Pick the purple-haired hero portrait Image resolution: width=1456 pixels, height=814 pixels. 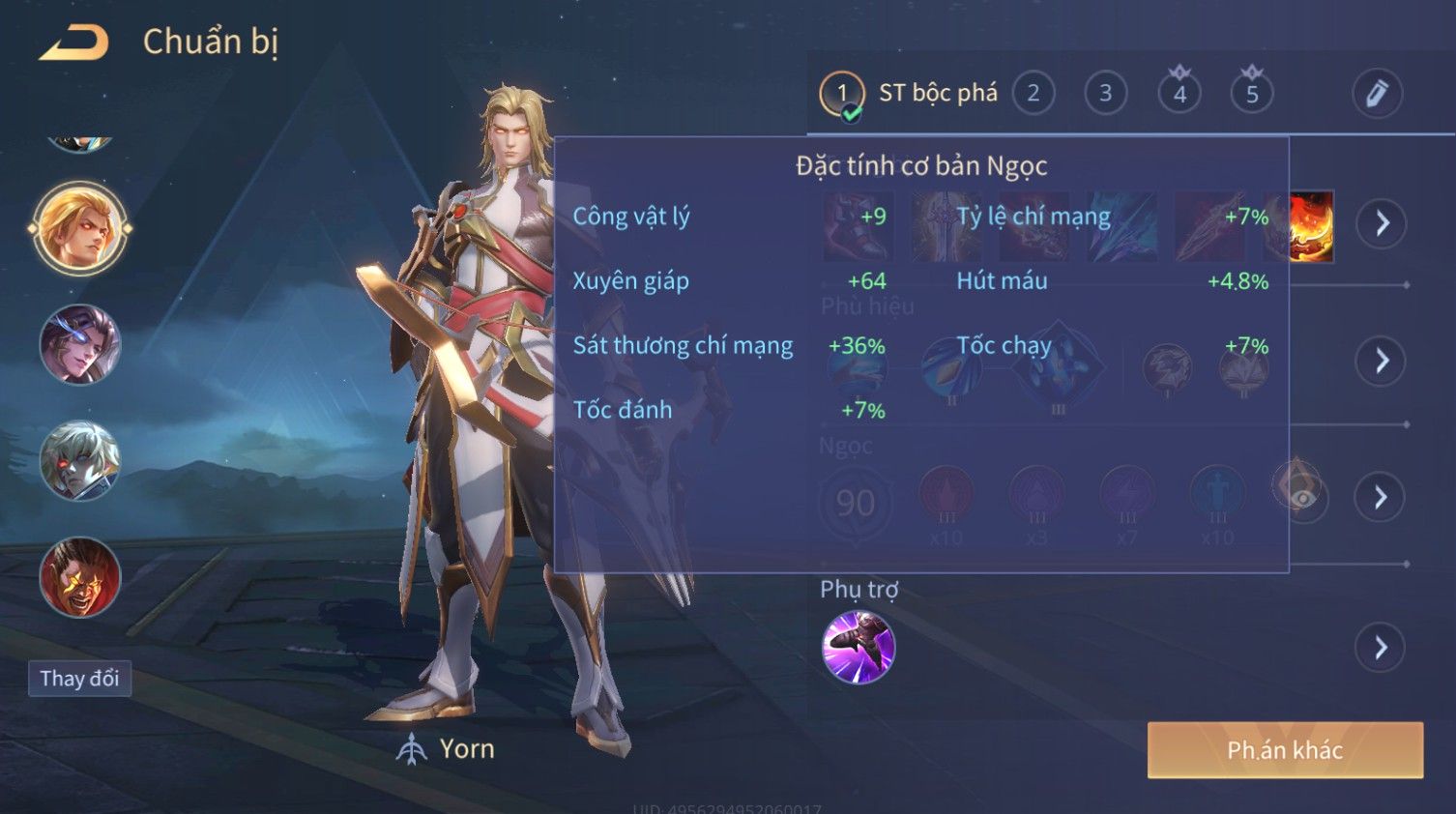click(80, 344)
